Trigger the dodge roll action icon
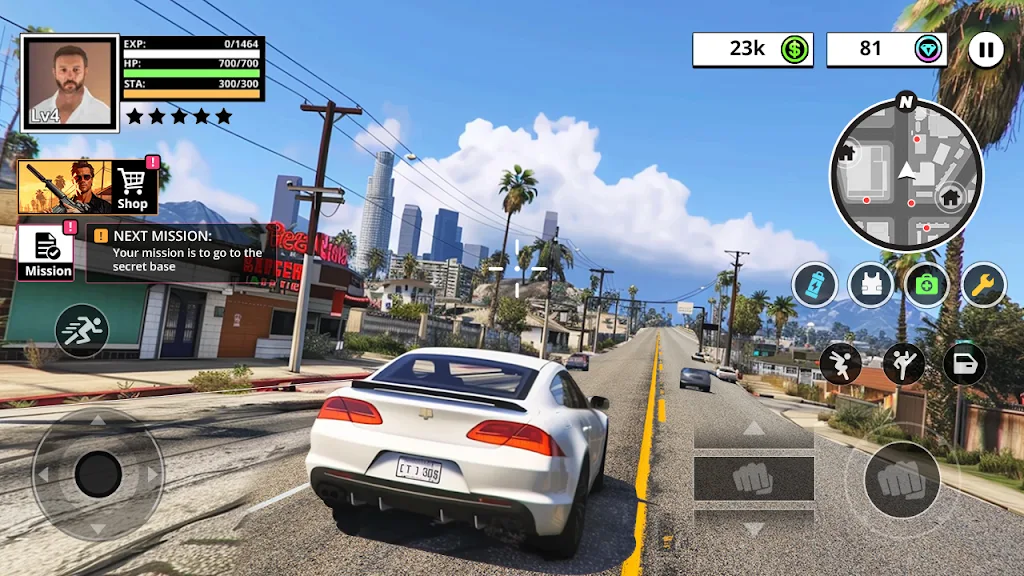 (x=841, y=364)
